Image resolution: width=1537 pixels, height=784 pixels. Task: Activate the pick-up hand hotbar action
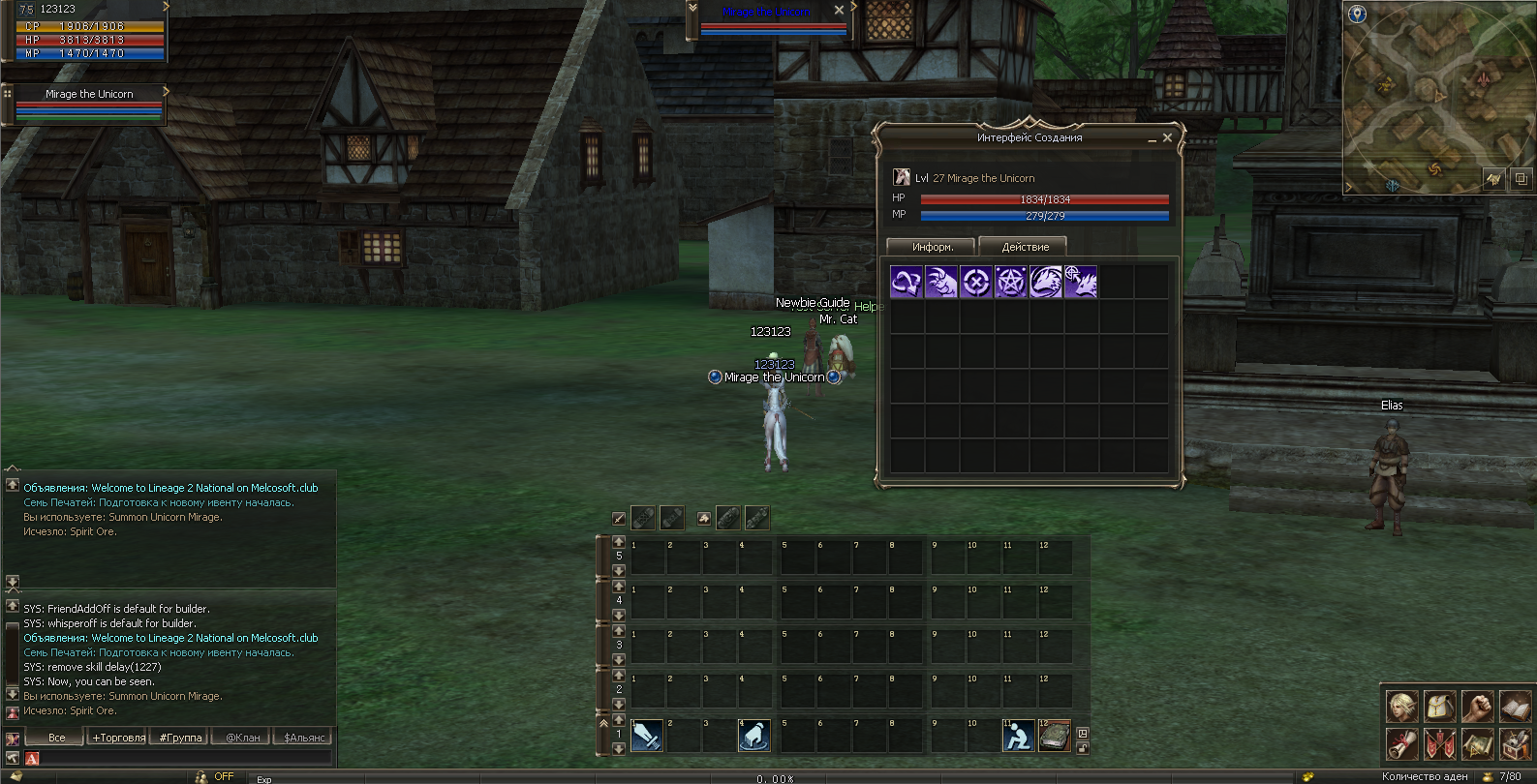754,737
